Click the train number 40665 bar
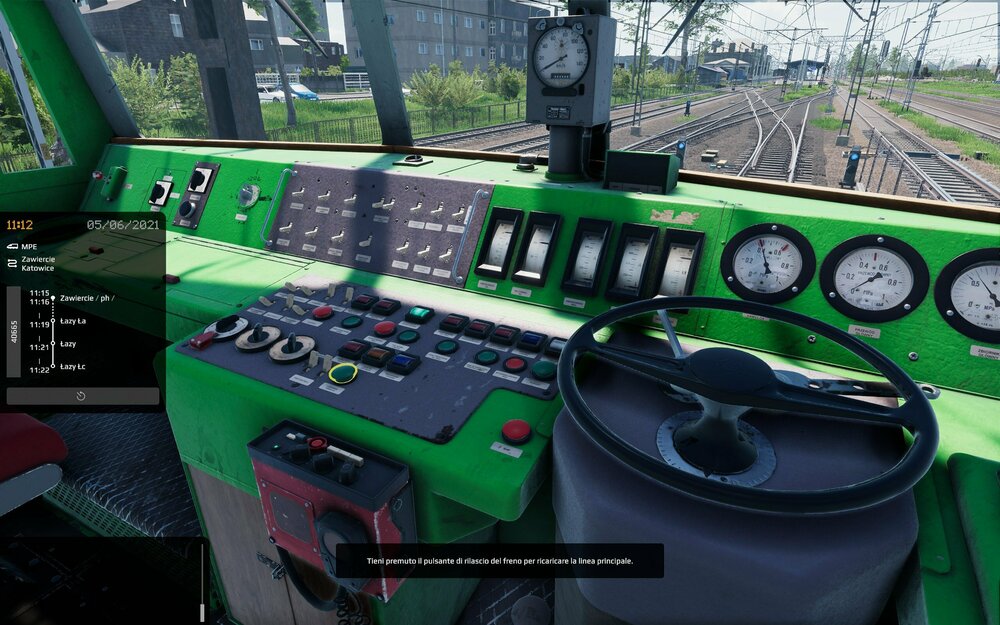1000x625 pixels. [x=13, y=332]
